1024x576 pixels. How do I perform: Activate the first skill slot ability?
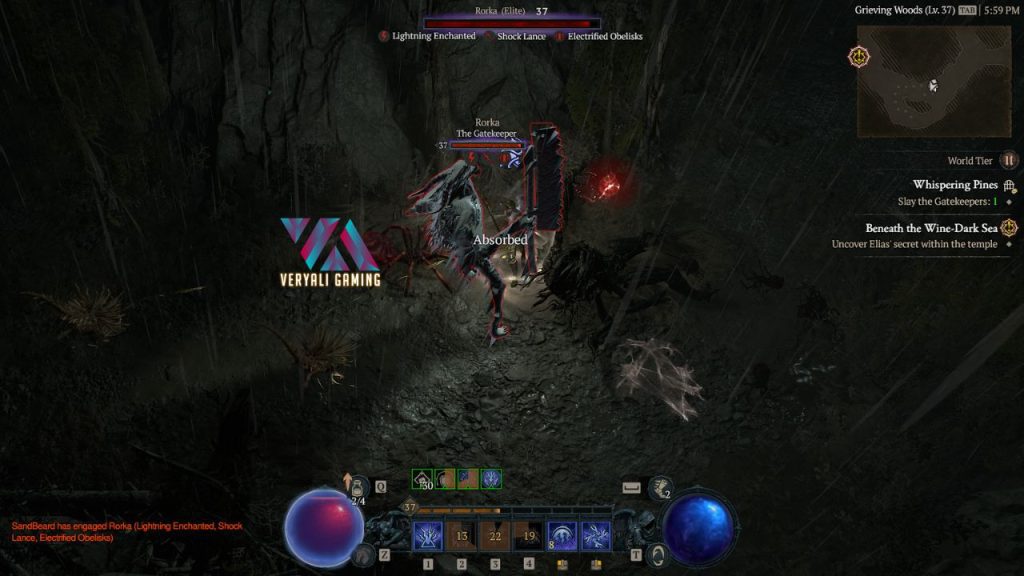(x=429, y=537)
